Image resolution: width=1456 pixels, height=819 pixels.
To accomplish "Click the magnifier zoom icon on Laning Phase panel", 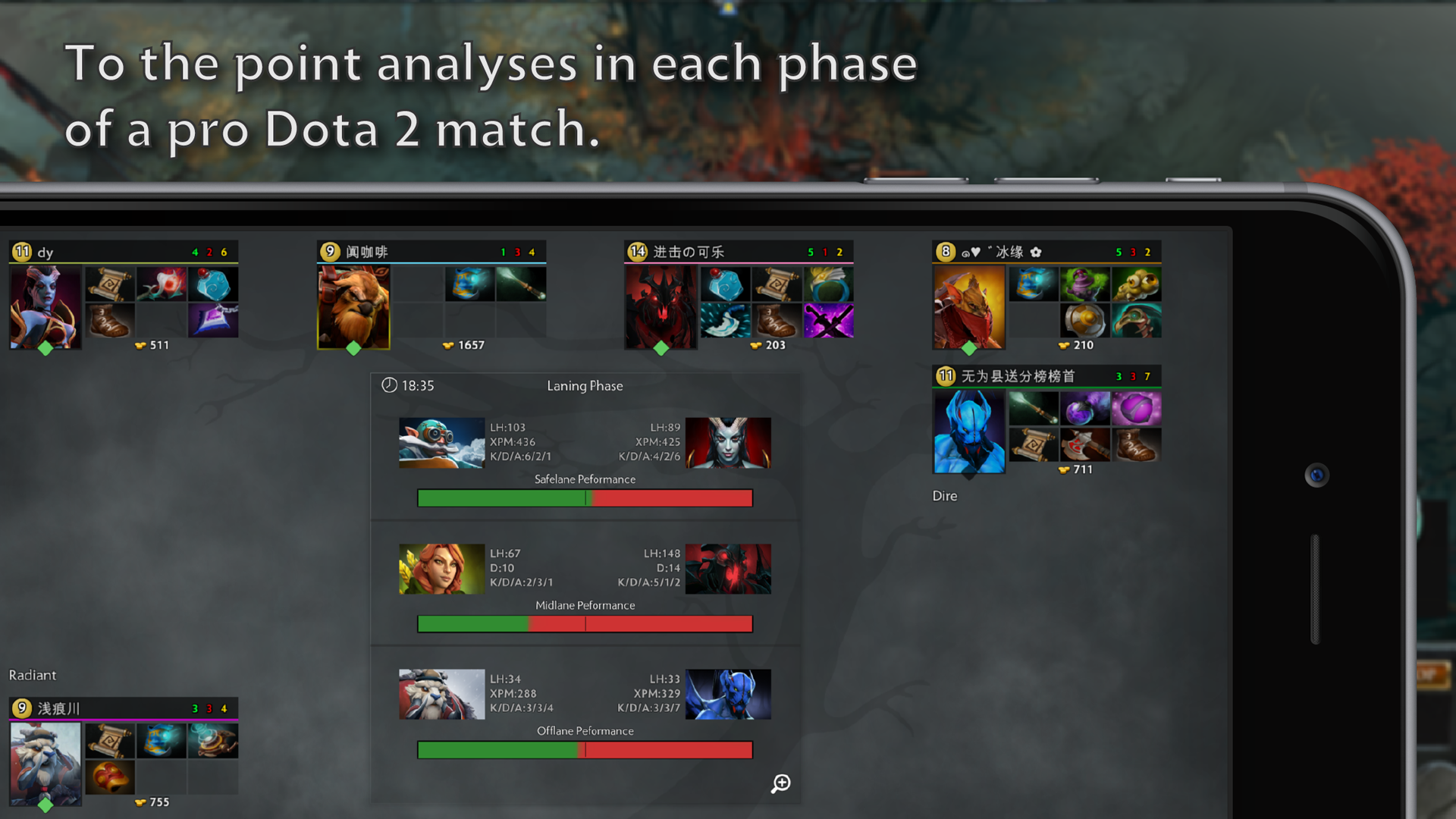I will tap(780, 783).
